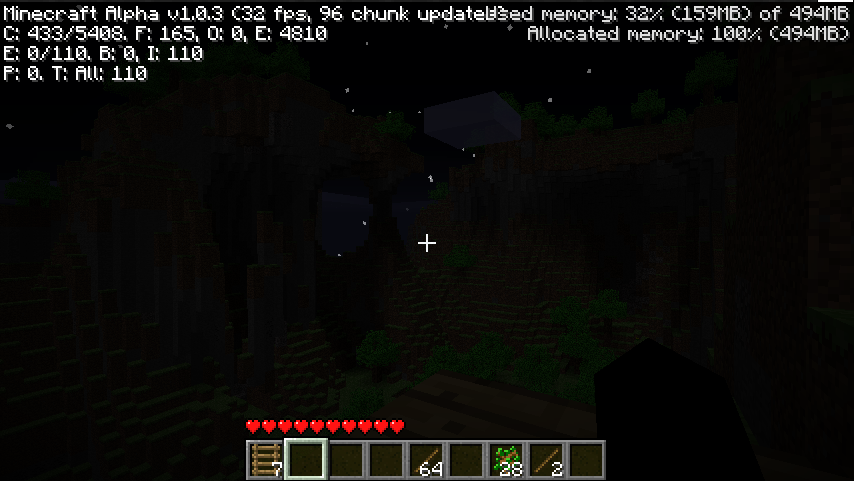854x481 pixels.
Task: Choose the sapling stack of 28
Action: pos(505,459)
